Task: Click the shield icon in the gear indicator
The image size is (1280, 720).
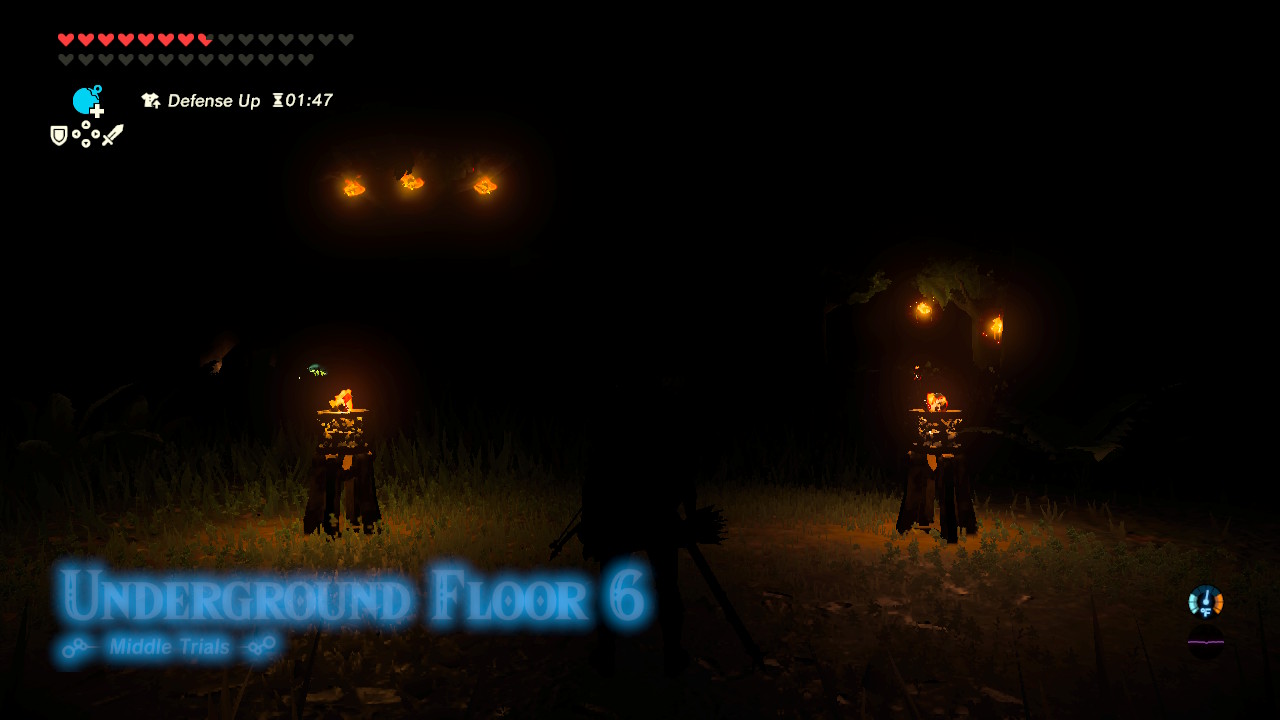Action: (x=58, y=133)
